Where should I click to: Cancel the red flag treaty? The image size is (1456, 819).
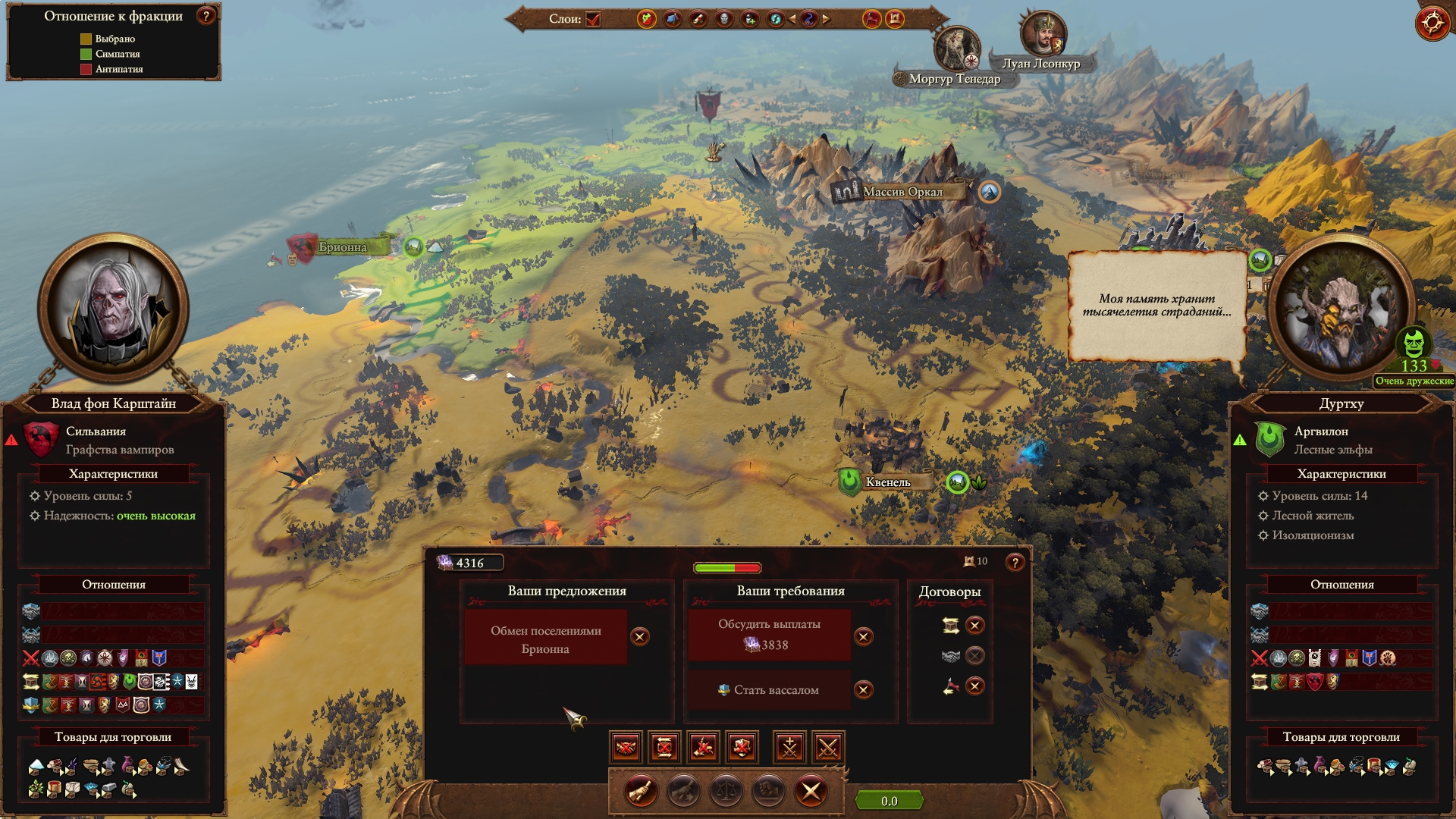975,687
